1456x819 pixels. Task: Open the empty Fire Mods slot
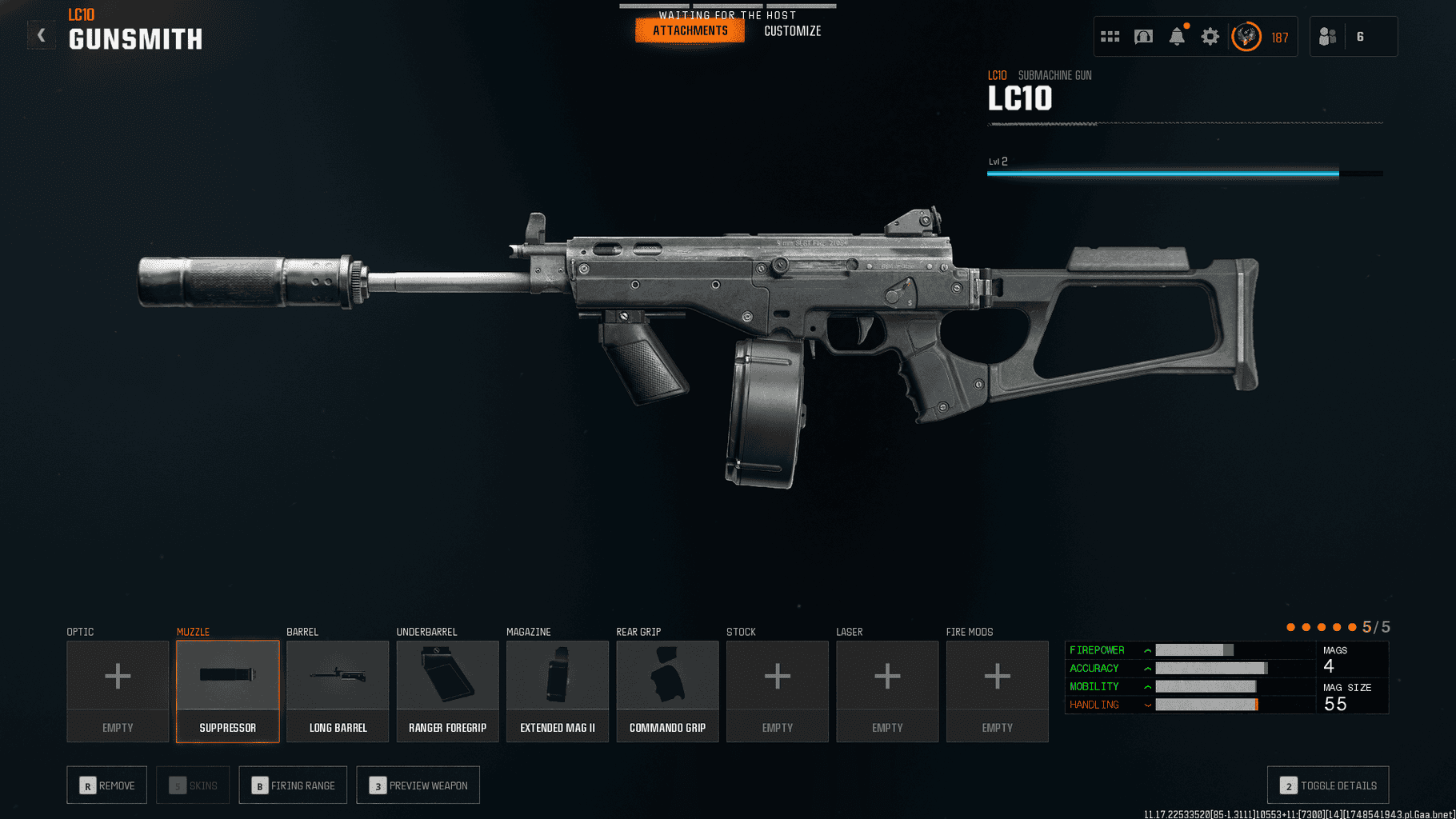[x=997, y=691]
